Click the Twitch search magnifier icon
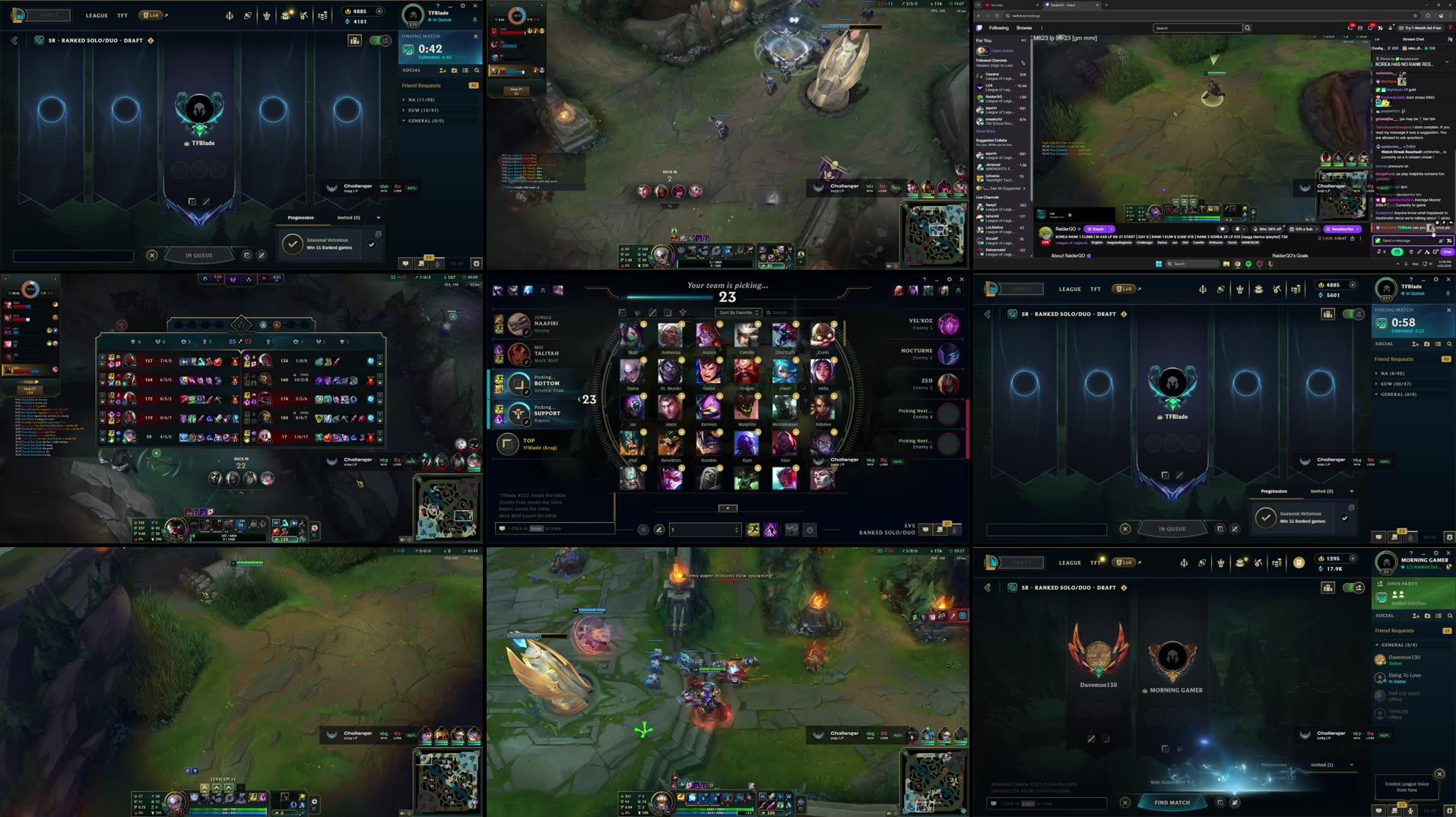 tap(1246, 27)
